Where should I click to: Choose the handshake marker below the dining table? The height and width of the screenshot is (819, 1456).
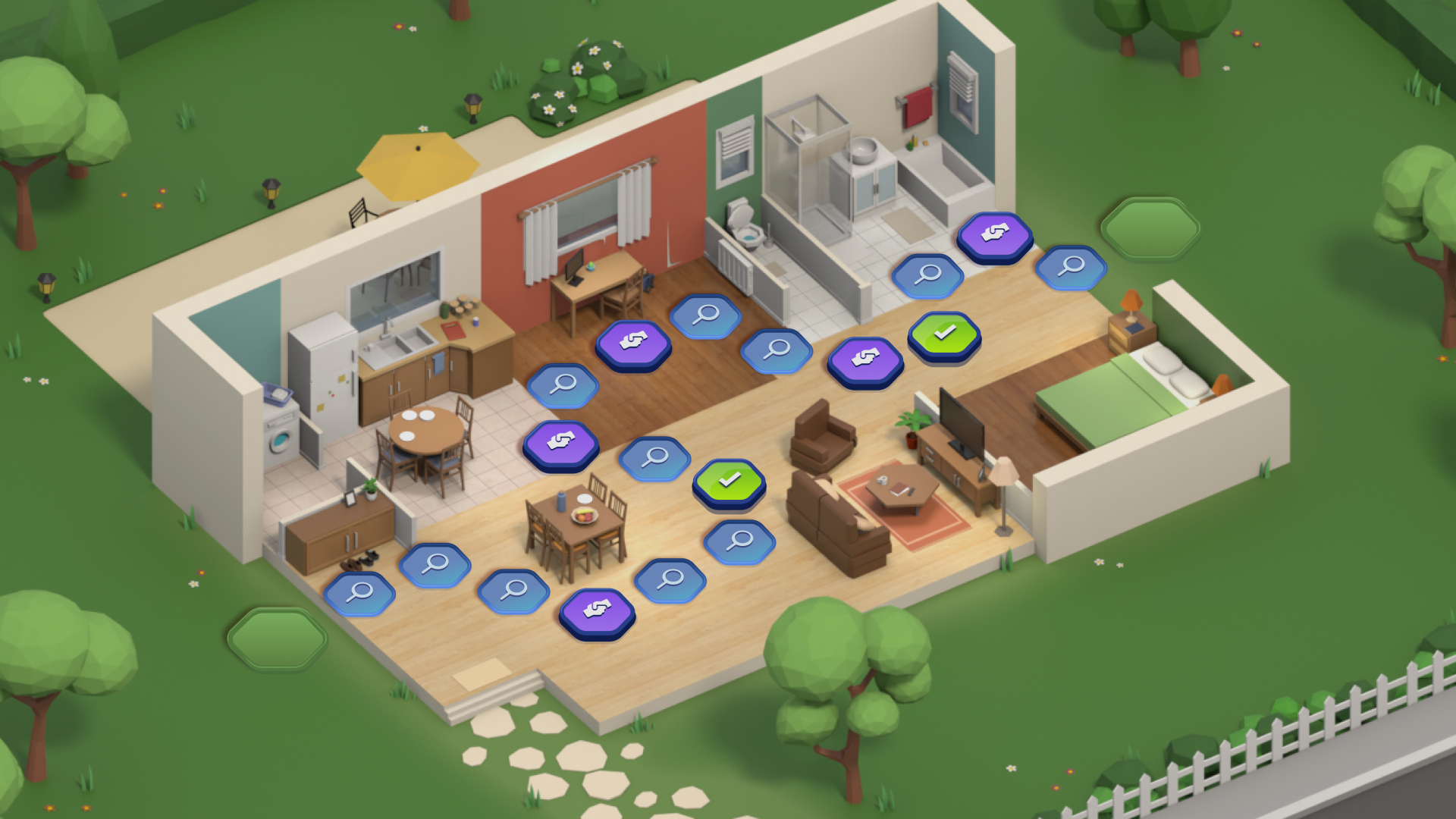click(597, 610)
